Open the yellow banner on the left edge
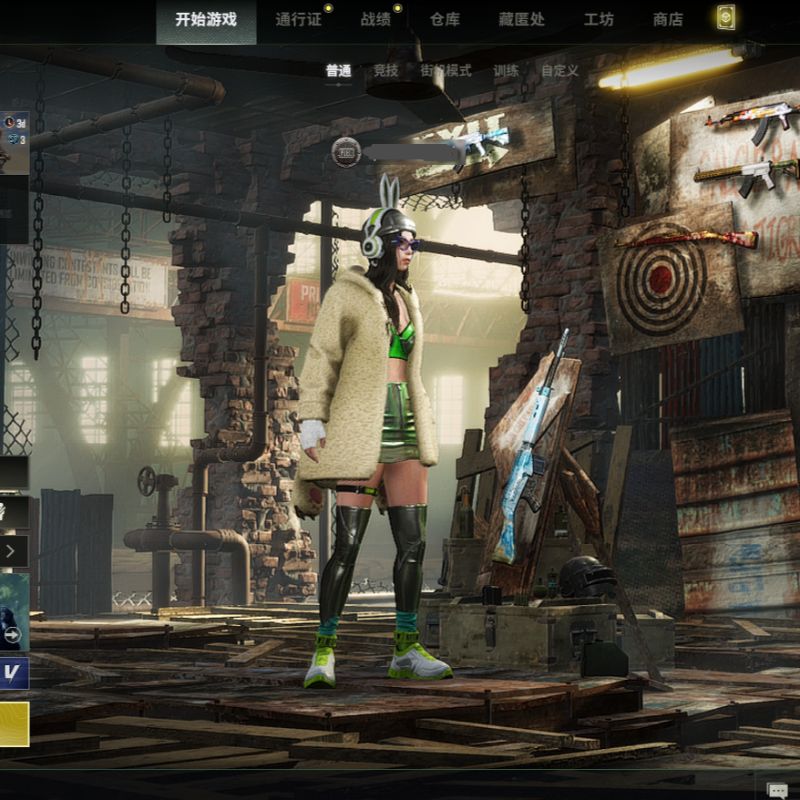Viewport: 800px width, 800px height. [13, 724]
